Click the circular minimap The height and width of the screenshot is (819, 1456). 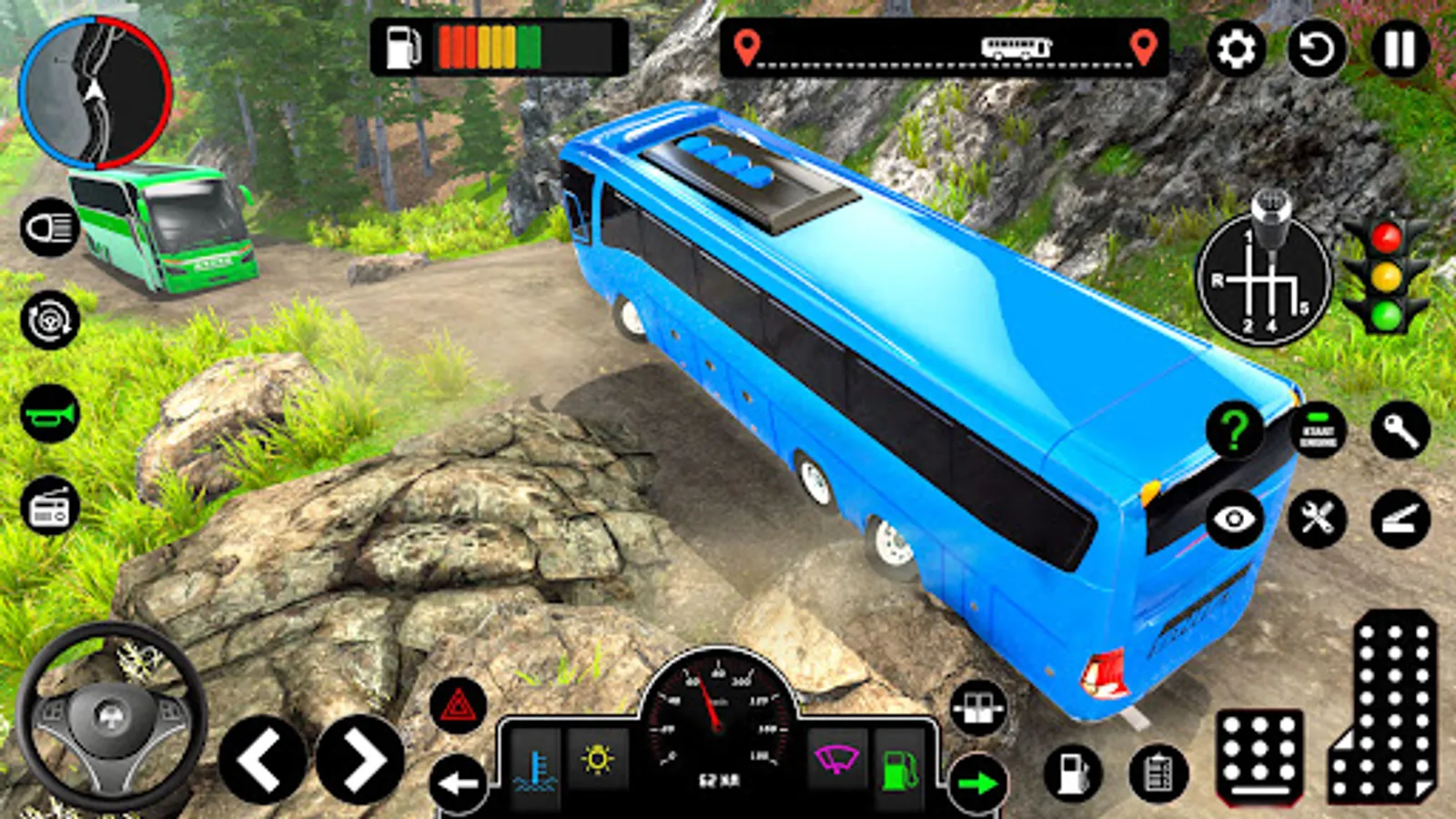(x=96, y=92)
